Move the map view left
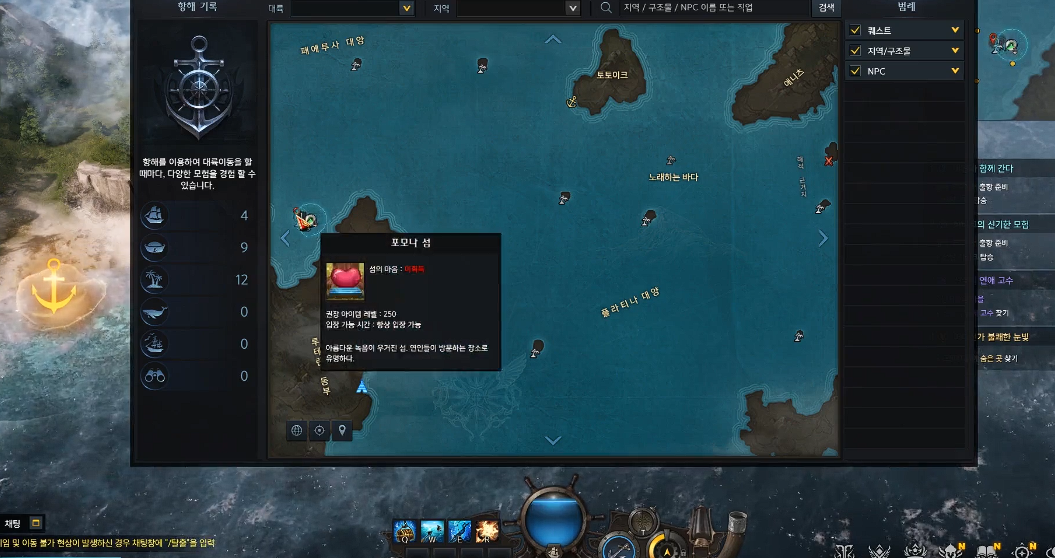Image resolution: width=1055 pixels, height=558 pixels. click(x=285, y=238)
